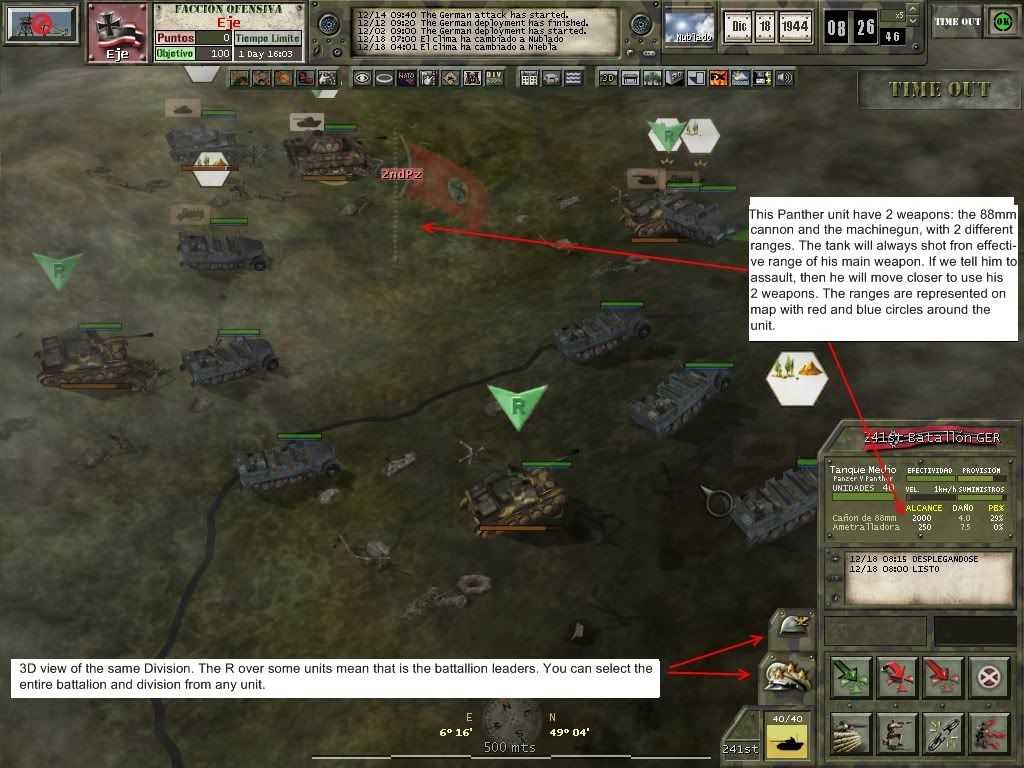Toggle the 3D view toolbar button
The image size is (1024, 768).
(x=607, y=78)
